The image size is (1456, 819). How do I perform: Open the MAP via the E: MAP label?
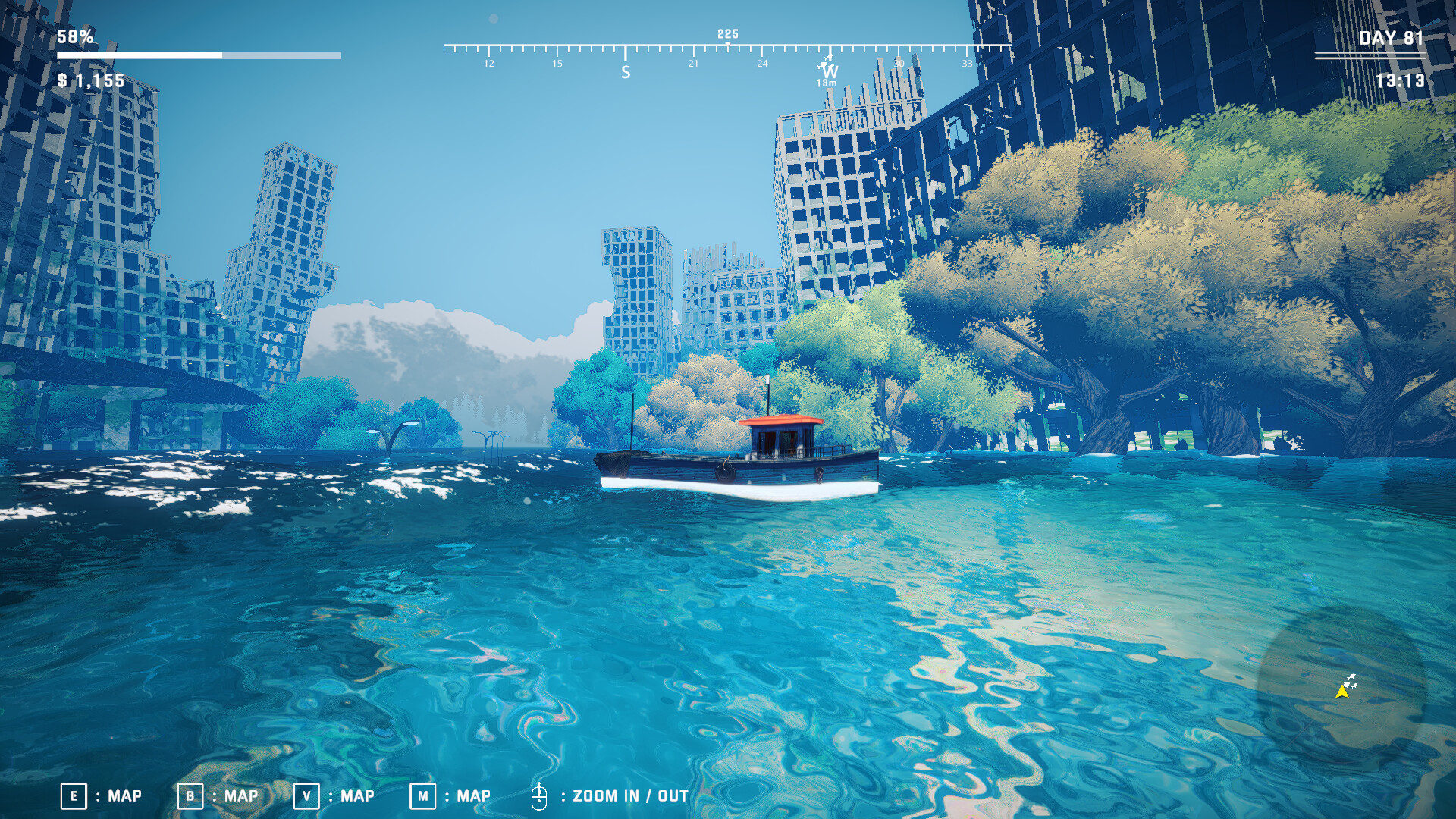[x=123, y=796]
